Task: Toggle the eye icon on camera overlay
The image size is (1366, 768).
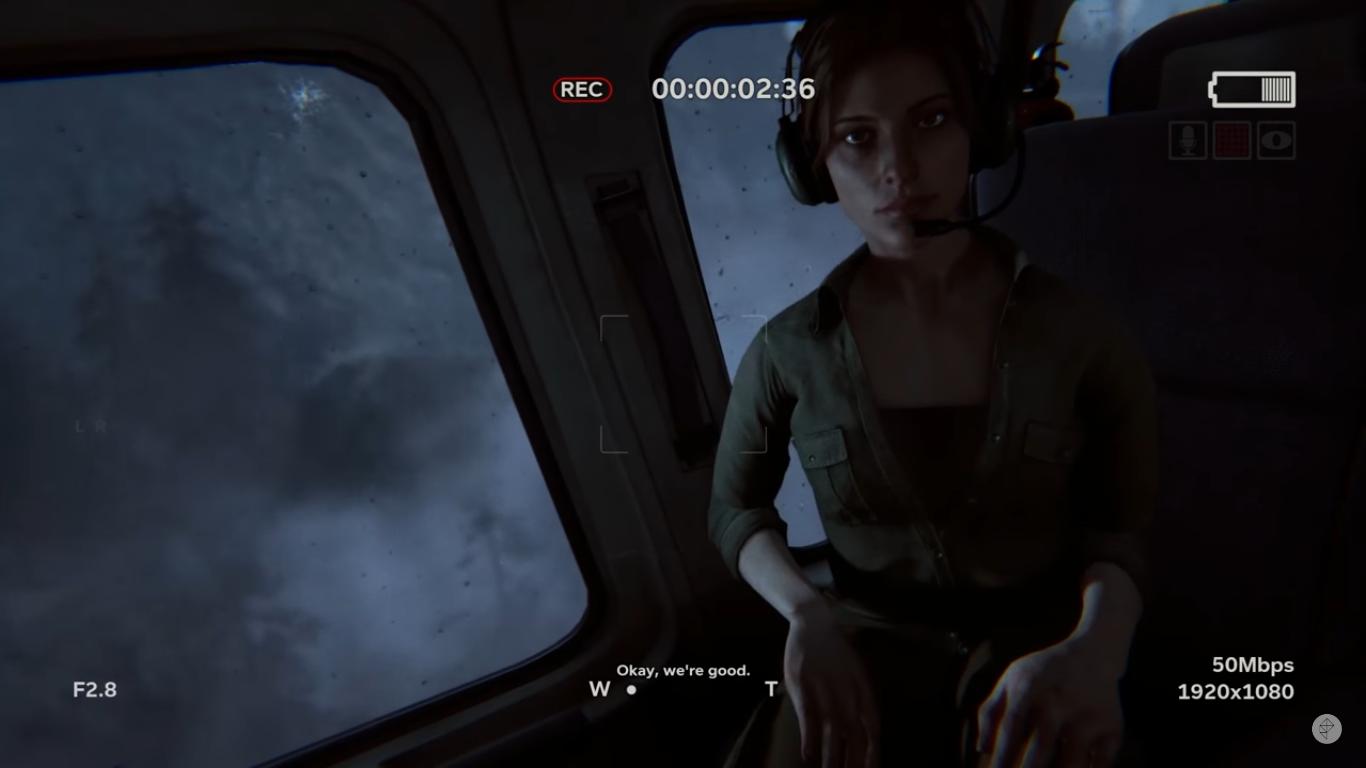Action: 1277,141
